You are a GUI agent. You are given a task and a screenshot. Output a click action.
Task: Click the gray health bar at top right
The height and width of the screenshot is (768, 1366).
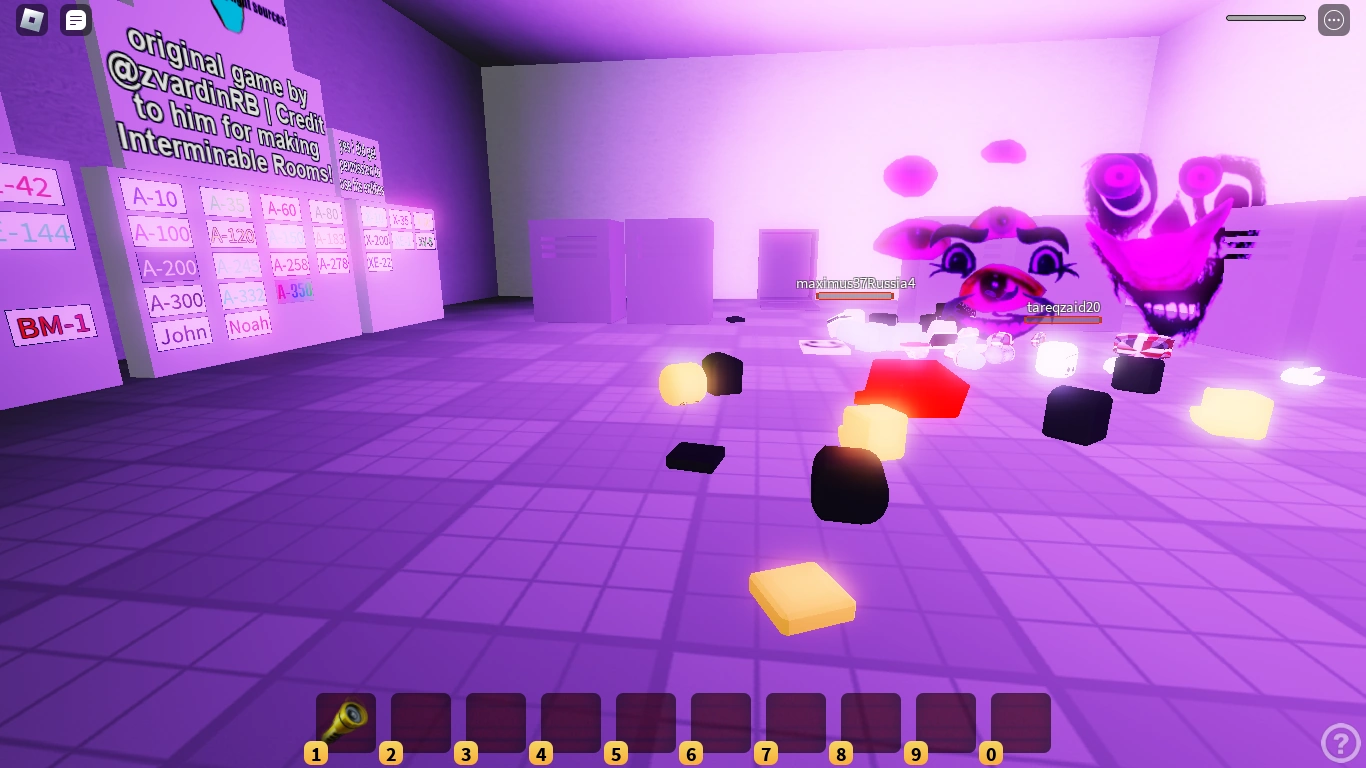[x=1264, y=17]
